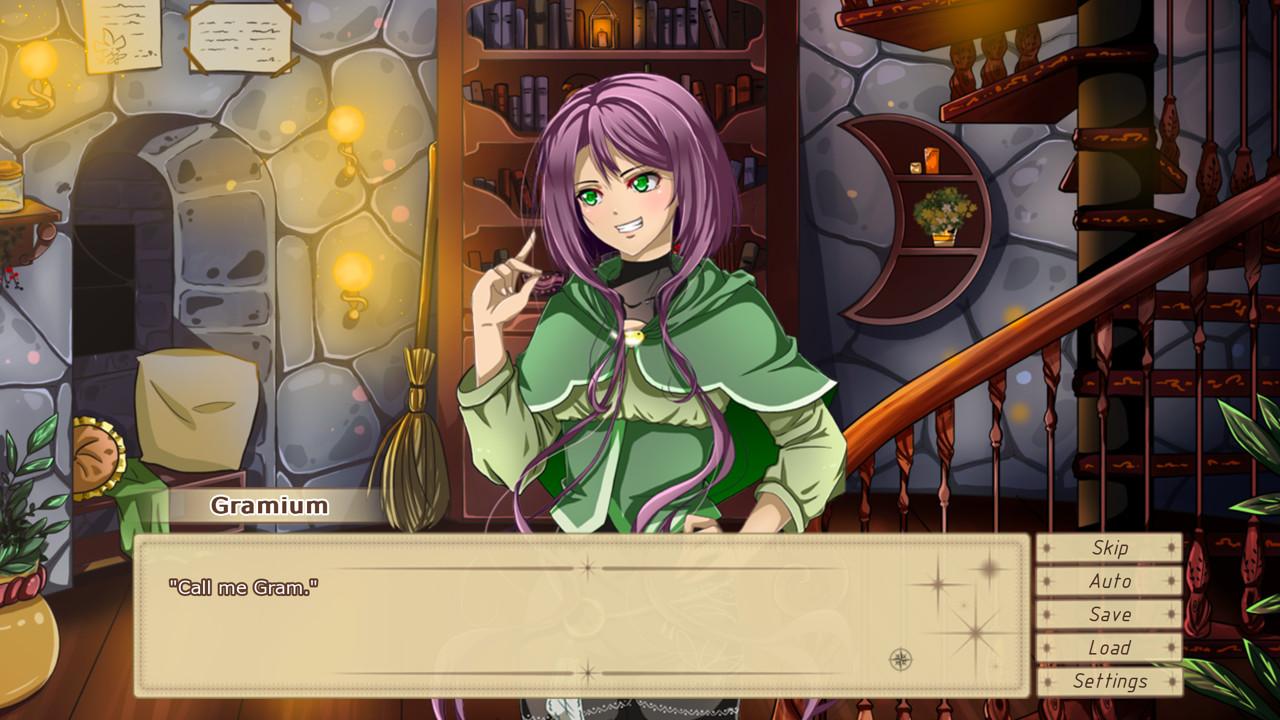Advance the "Call me Gram." dialogue box
The width and height of the screenshot is (1280, 720).
(x=580, y=616)
